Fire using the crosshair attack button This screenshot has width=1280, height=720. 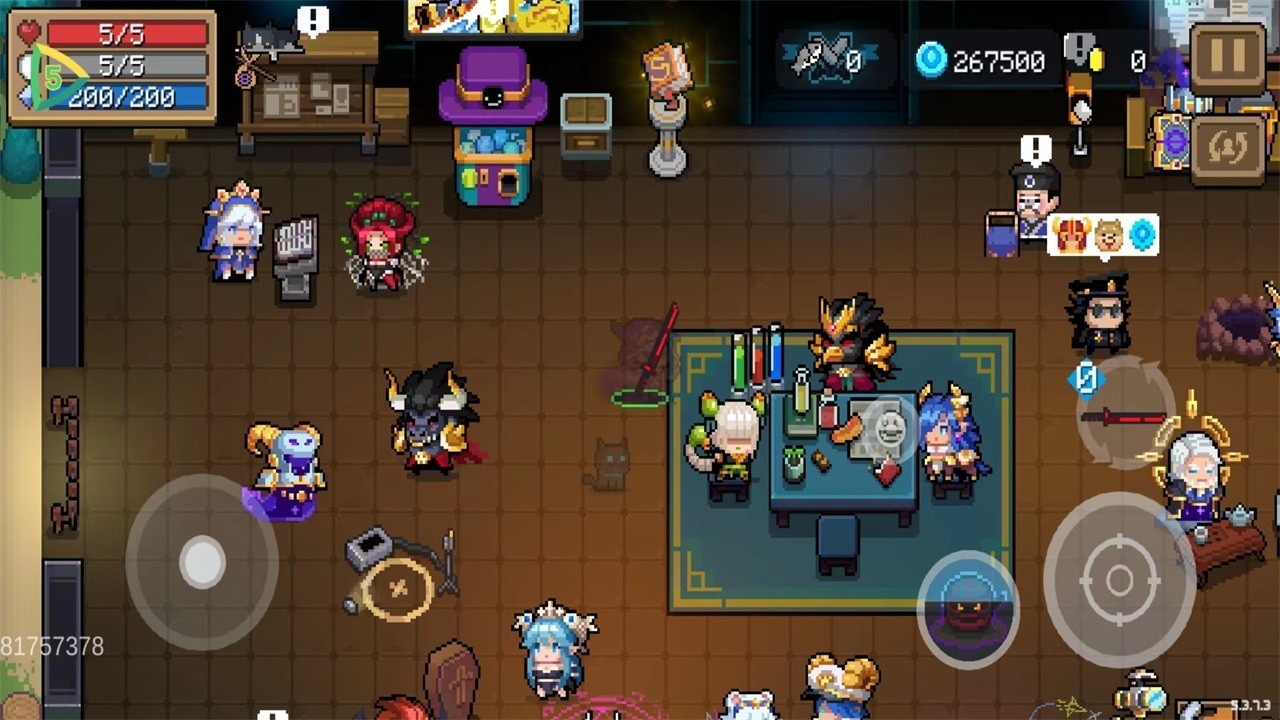pyautogui.click(x=1119, y=580)
